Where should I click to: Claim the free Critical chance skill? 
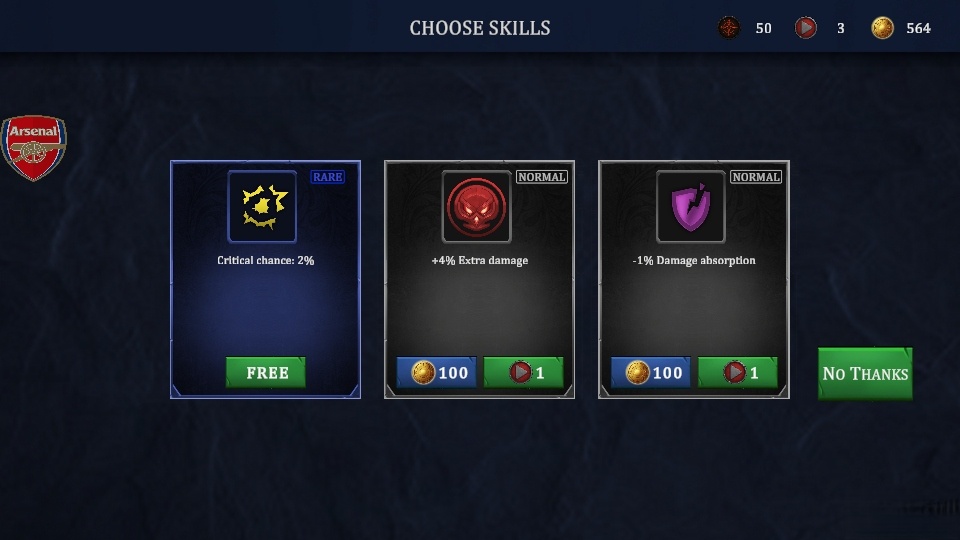click(x=265, y=372)
